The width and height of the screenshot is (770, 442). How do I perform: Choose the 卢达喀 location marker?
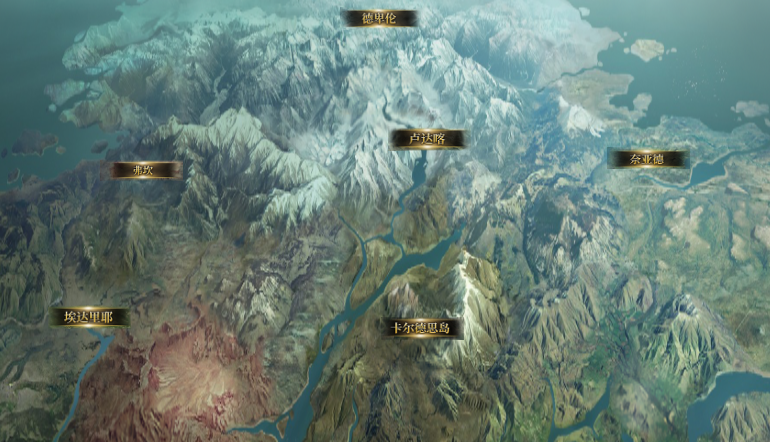coord(427,139)
